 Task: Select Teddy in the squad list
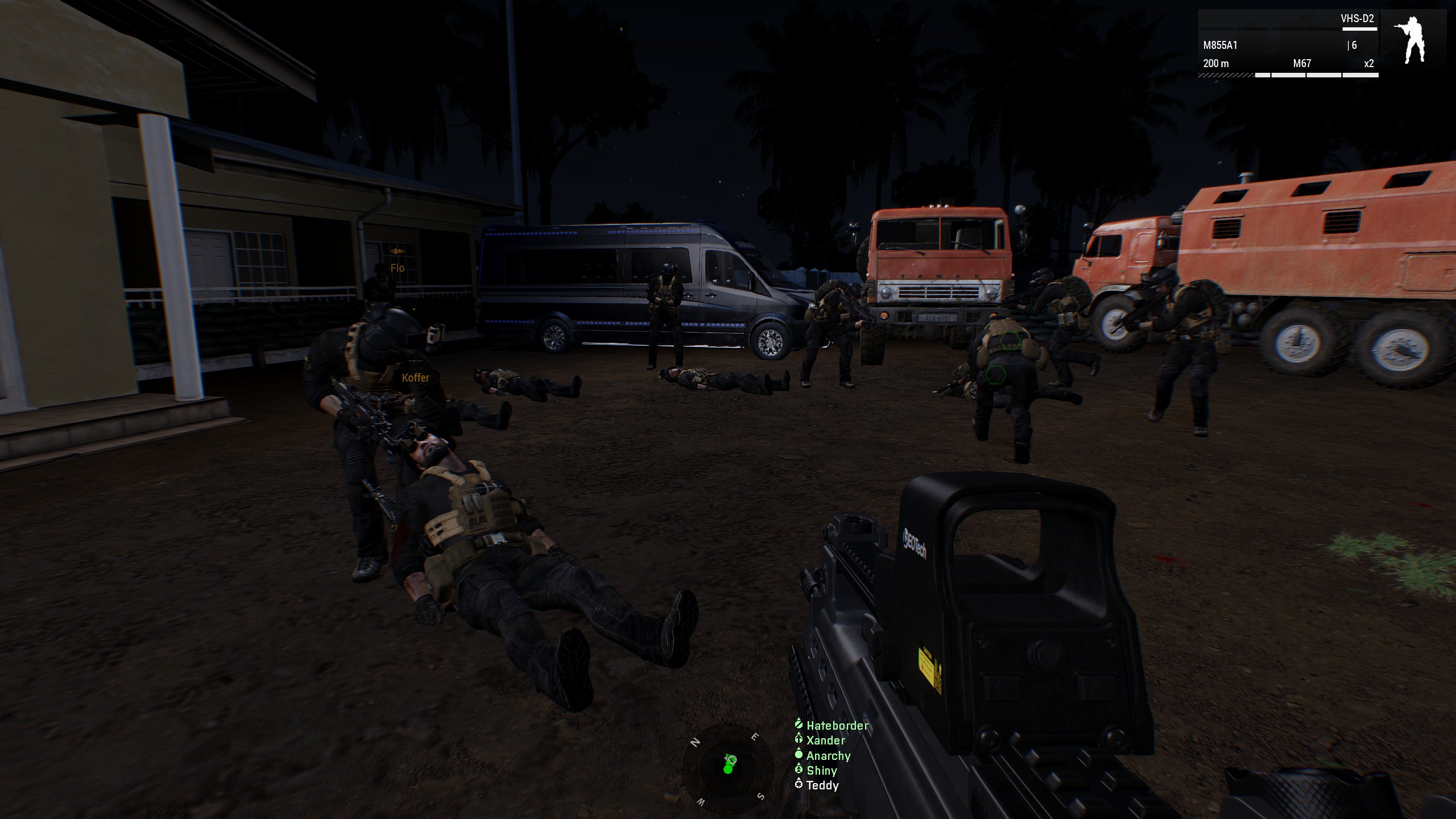tap(822, 785)
